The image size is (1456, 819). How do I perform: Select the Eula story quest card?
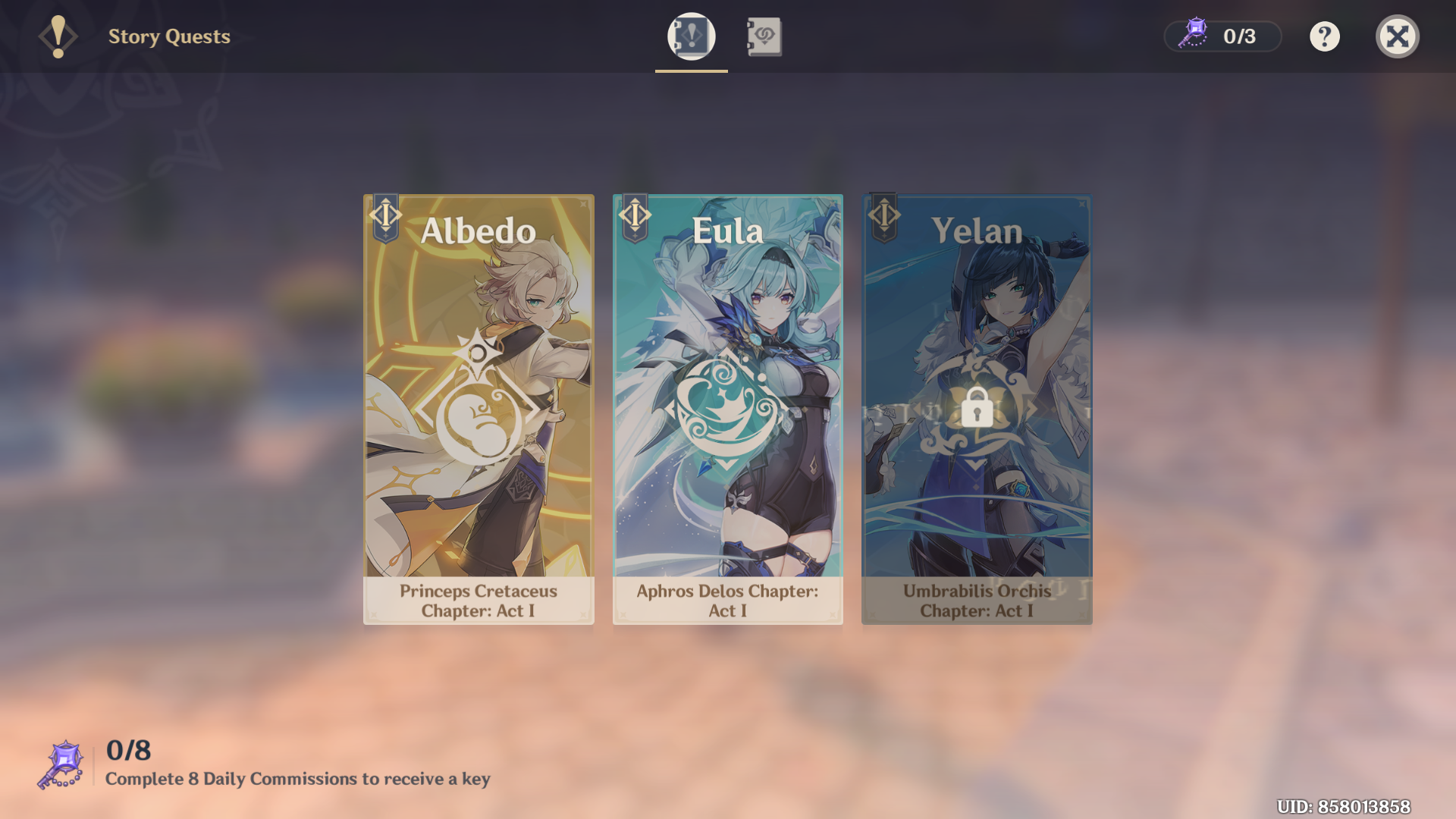(727, 409)
